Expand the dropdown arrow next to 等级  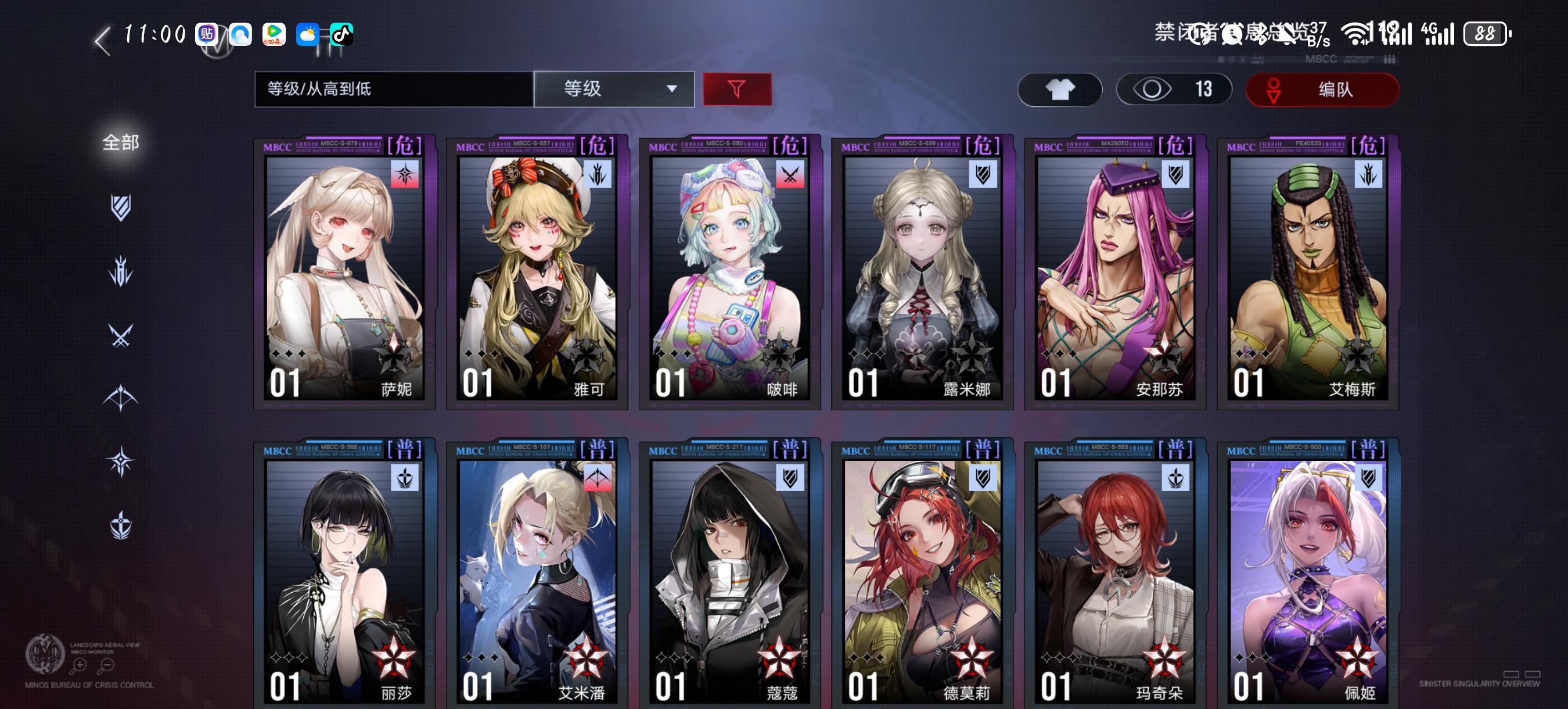pos(674,89)
